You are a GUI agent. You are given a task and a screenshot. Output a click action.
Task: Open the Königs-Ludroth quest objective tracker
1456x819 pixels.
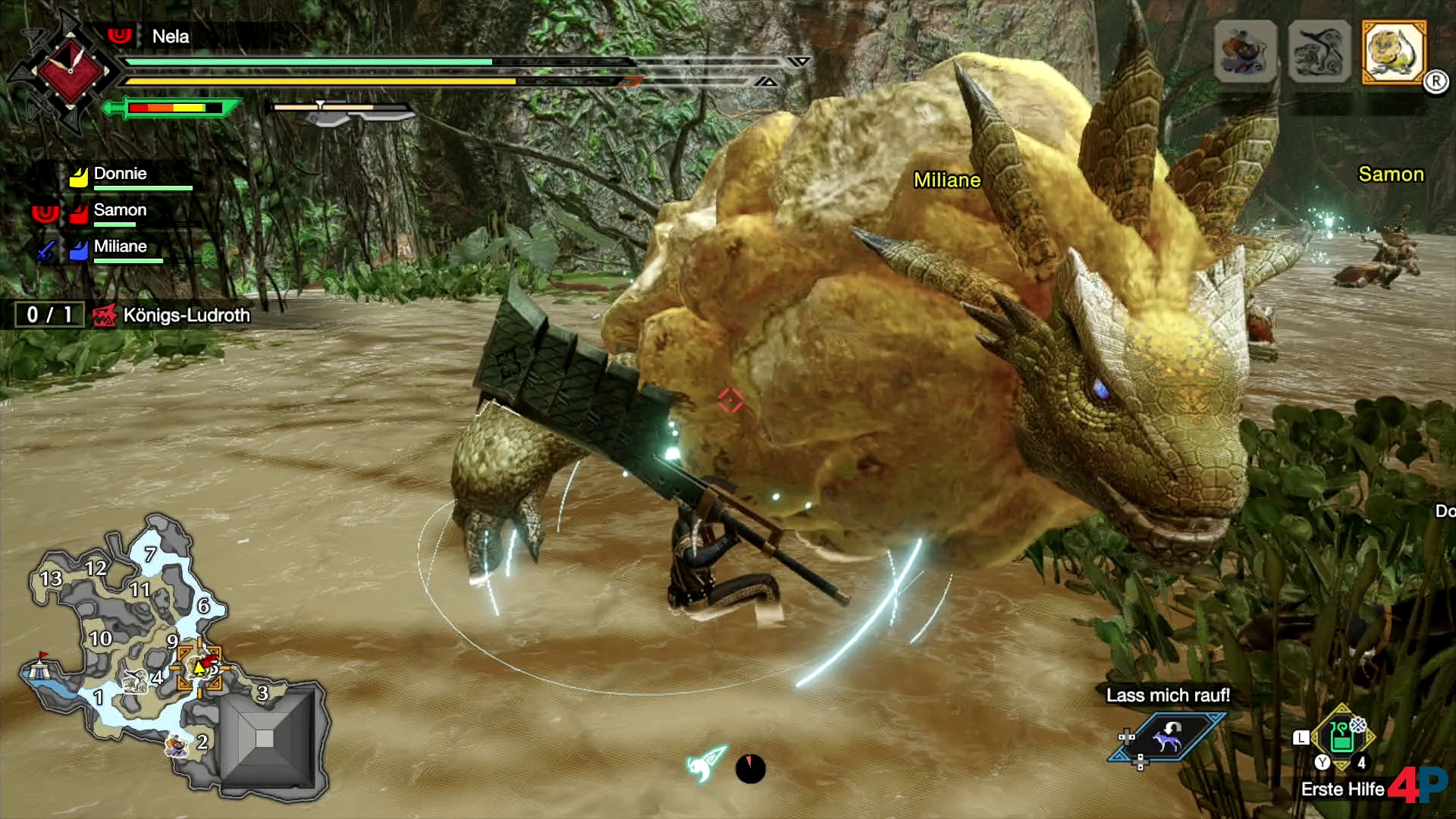[171, 315]
